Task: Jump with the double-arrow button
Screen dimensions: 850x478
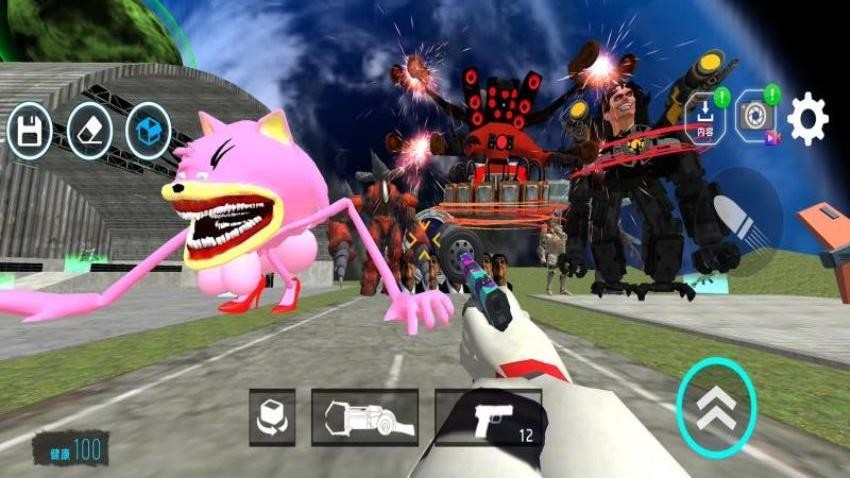Action: (716, 406)
